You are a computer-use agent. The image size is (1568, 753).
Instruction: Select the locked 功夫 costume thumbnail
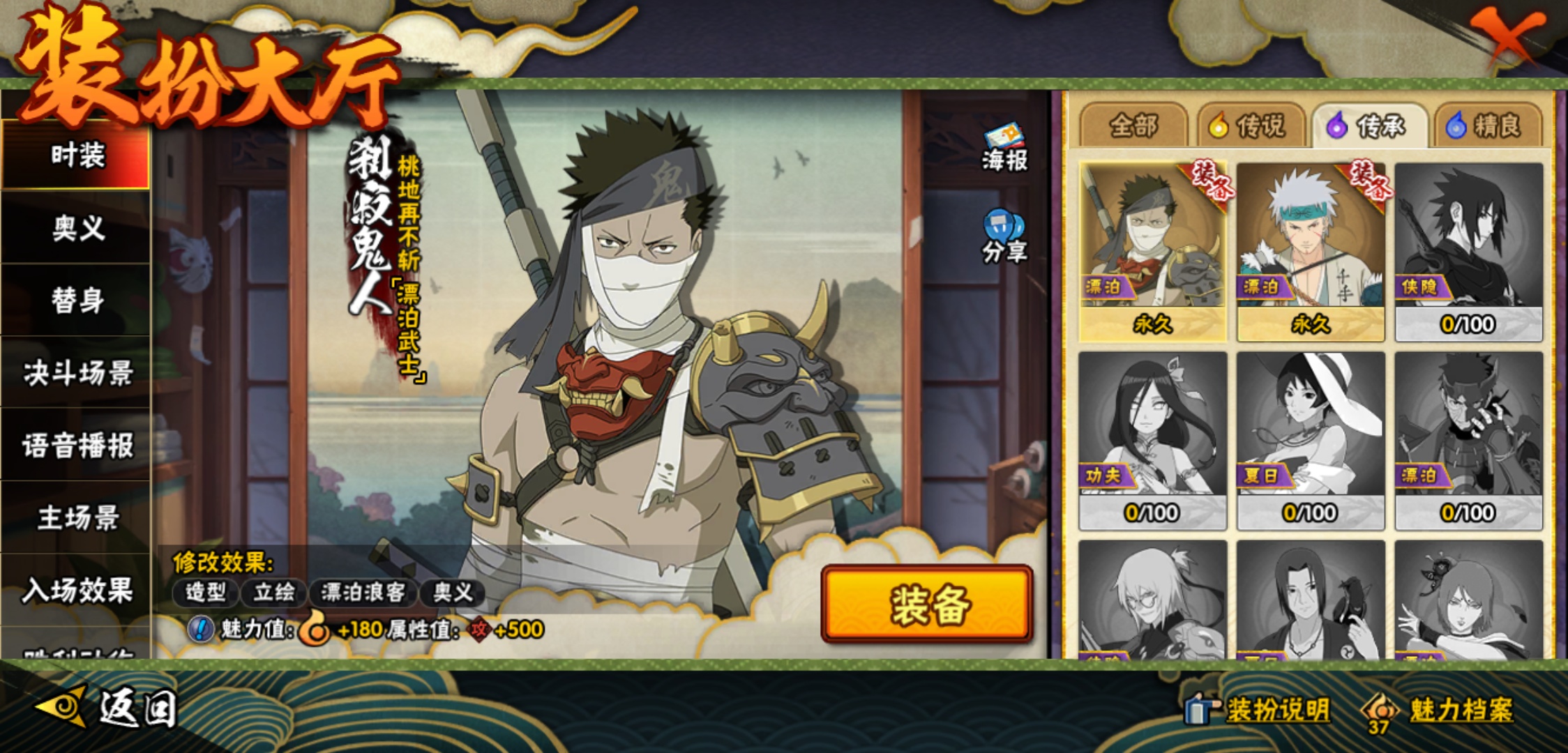pos(1152,440)
